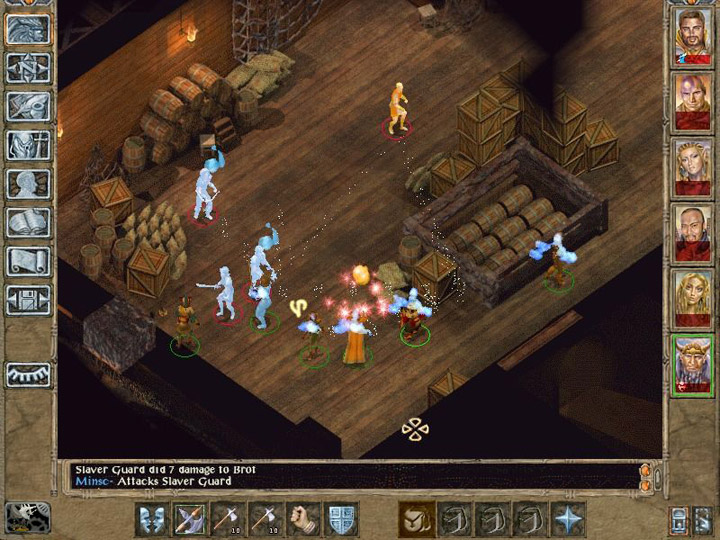Image resolution: width=720 pixels, height=540 pixels.
Task: Open the area map from the sidebar
Action: click(28, 67)
